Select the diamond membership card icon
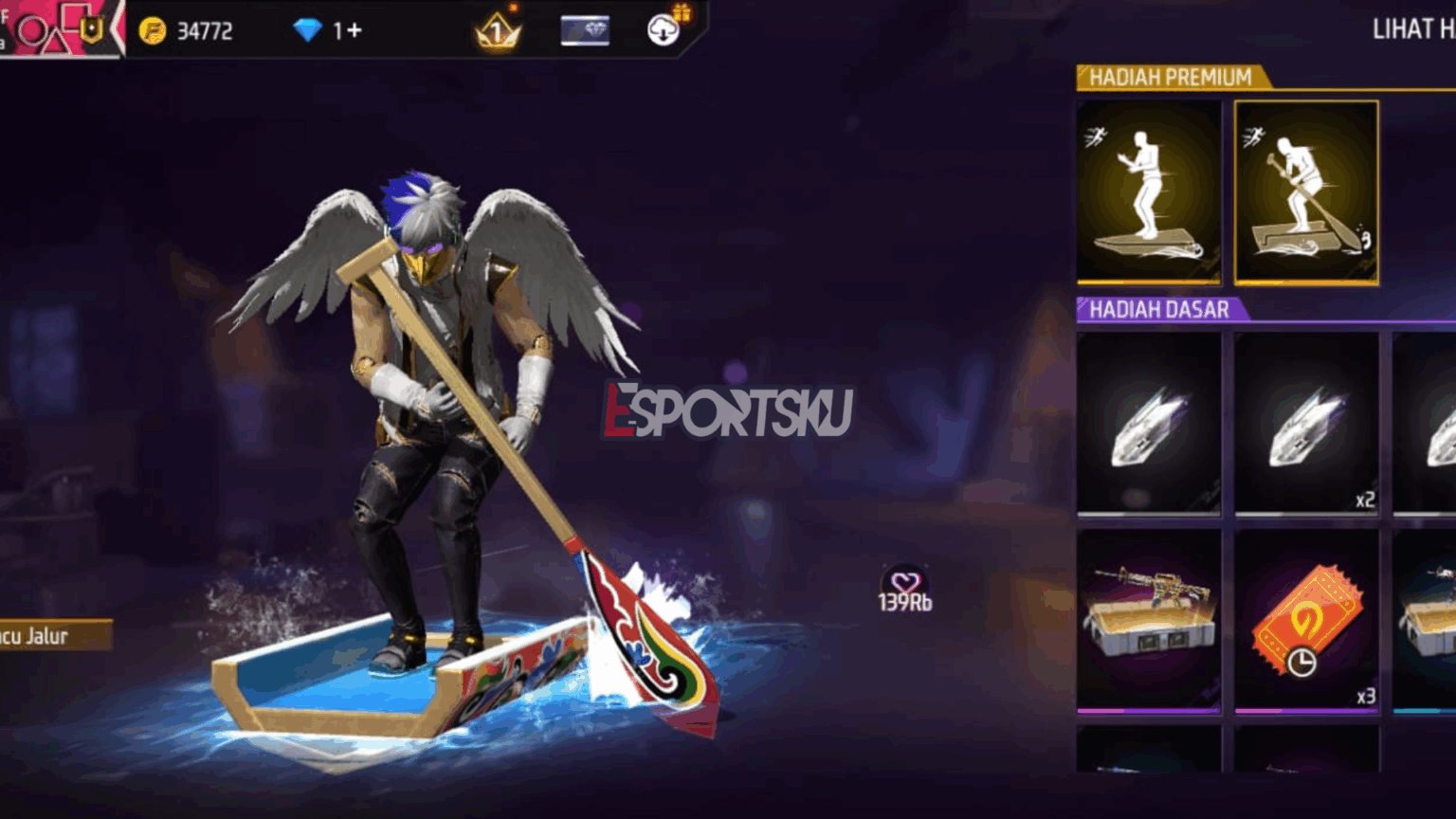 click(584, 29)
